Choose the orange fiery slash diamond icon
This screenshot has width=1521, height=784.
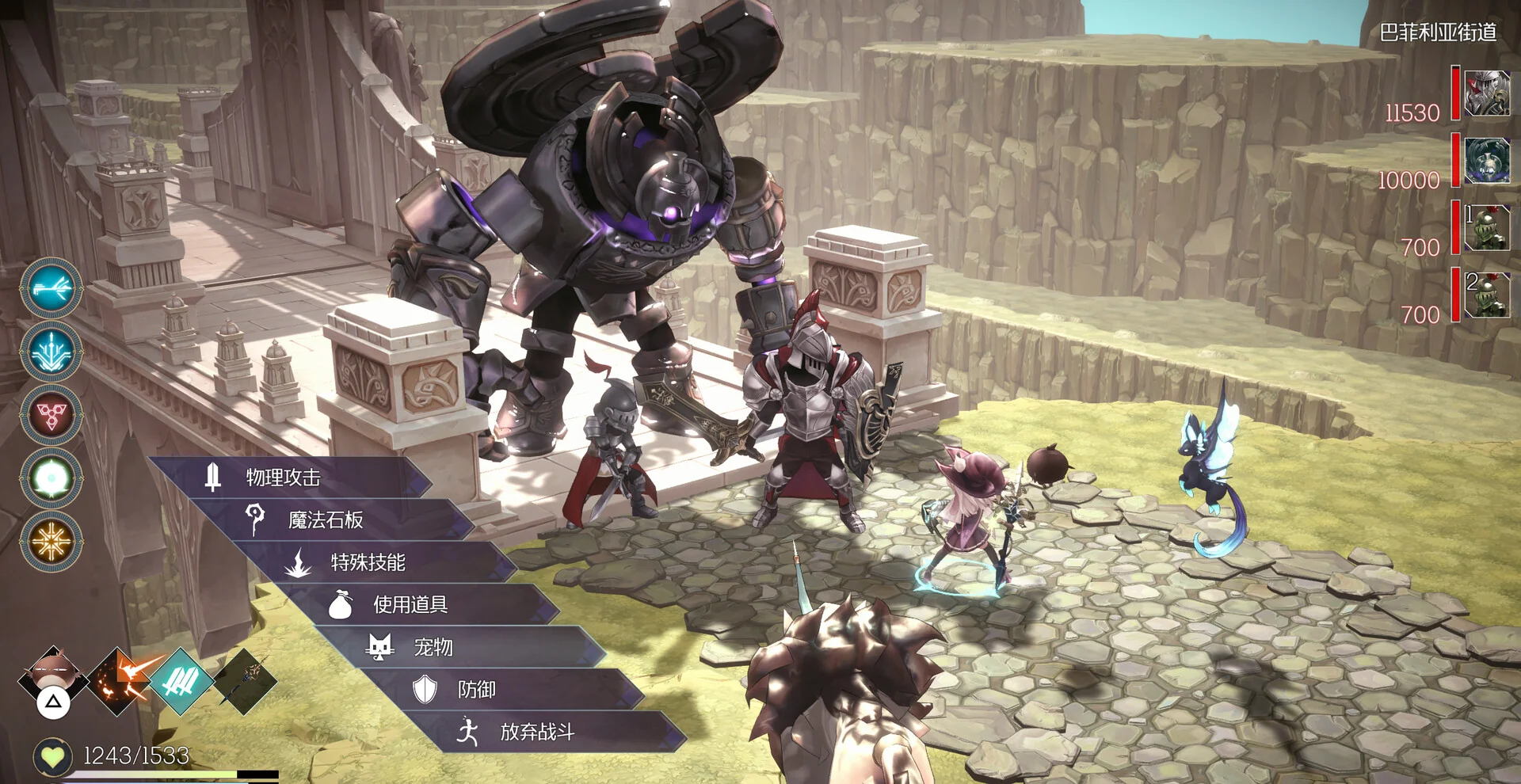click(119, 681)
